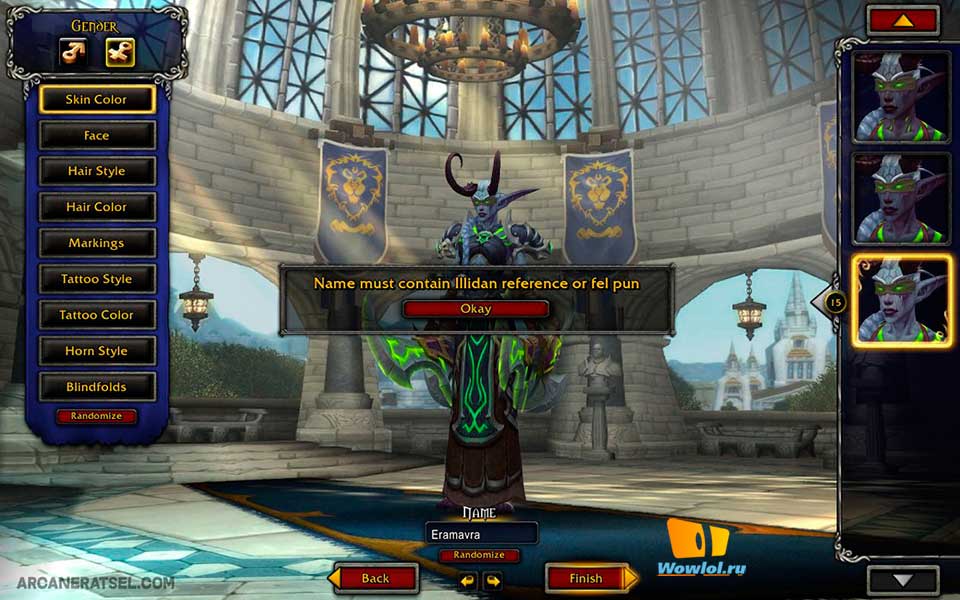Randomize the character name
960x600 pixels.
[479, 555]
